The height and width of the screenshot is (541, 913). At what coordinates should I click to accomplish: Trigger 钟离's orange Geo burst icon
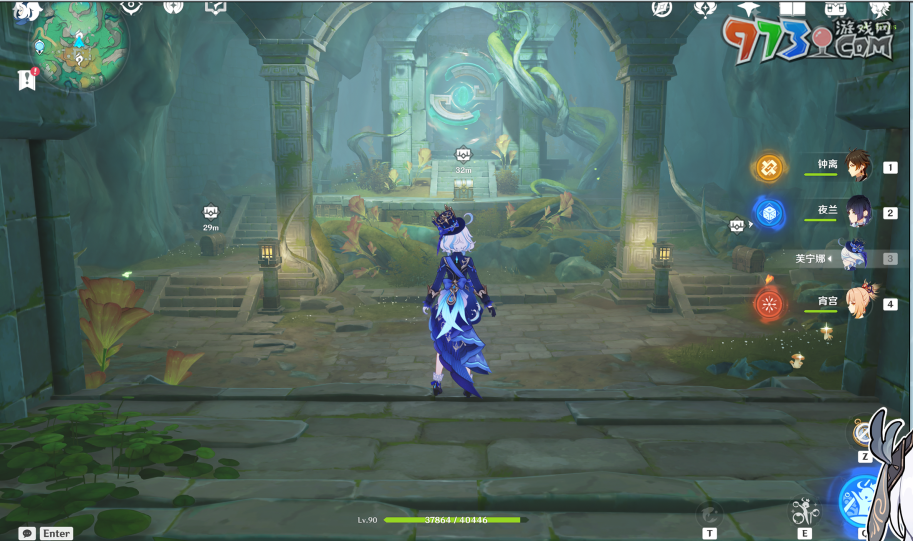769,167
